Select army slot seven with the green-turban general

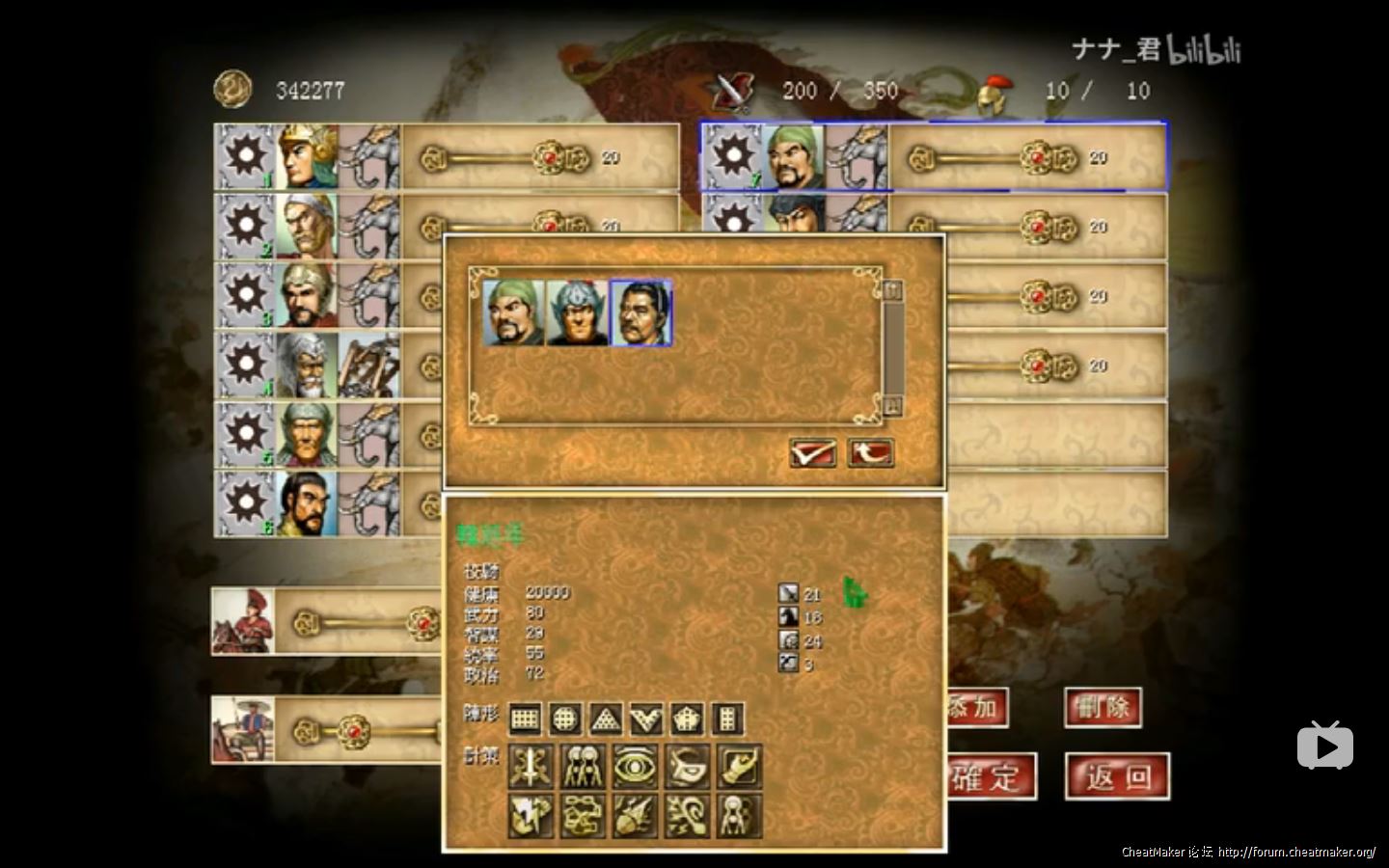[x=795, y=156]
